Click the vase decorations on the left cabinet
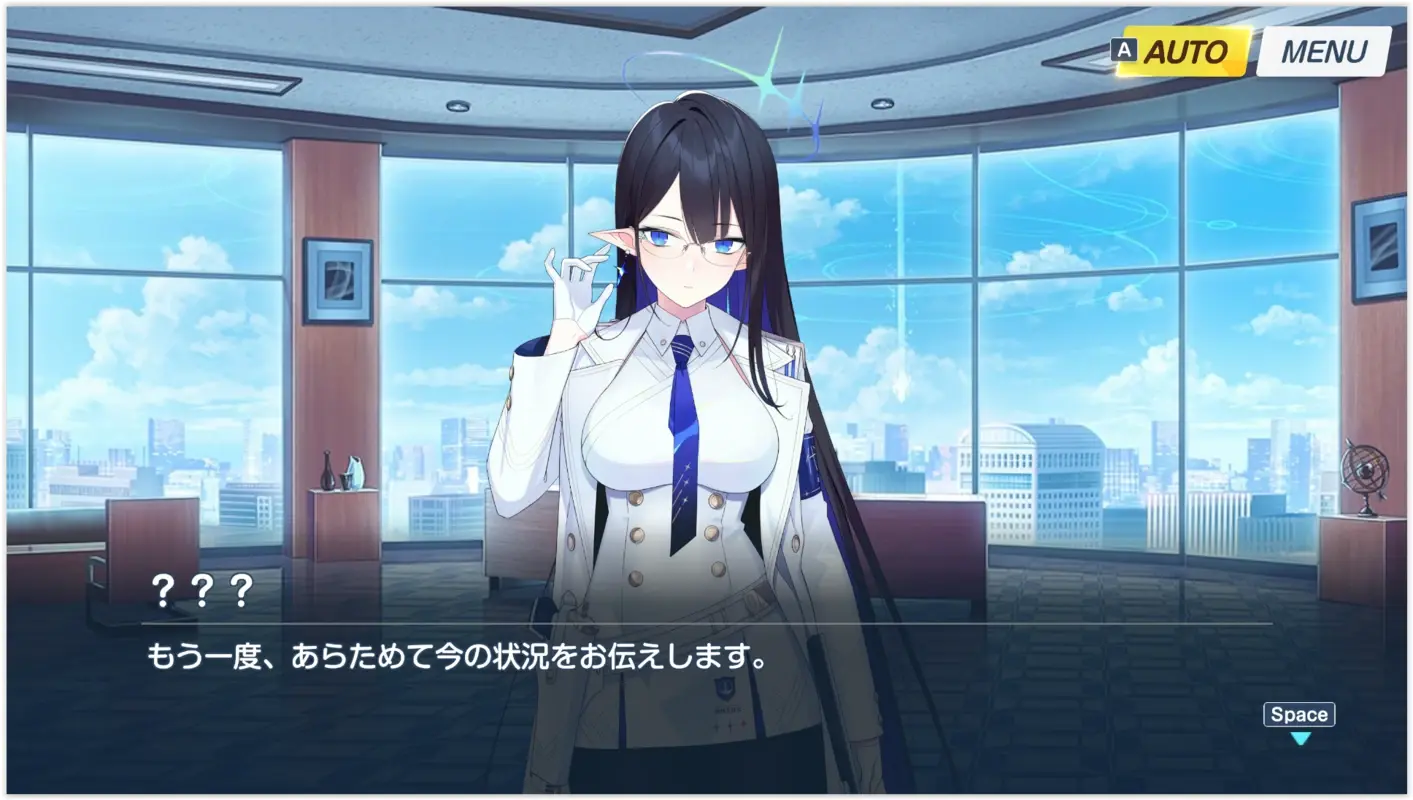The image size is (1413, 800). click(340, 472)
